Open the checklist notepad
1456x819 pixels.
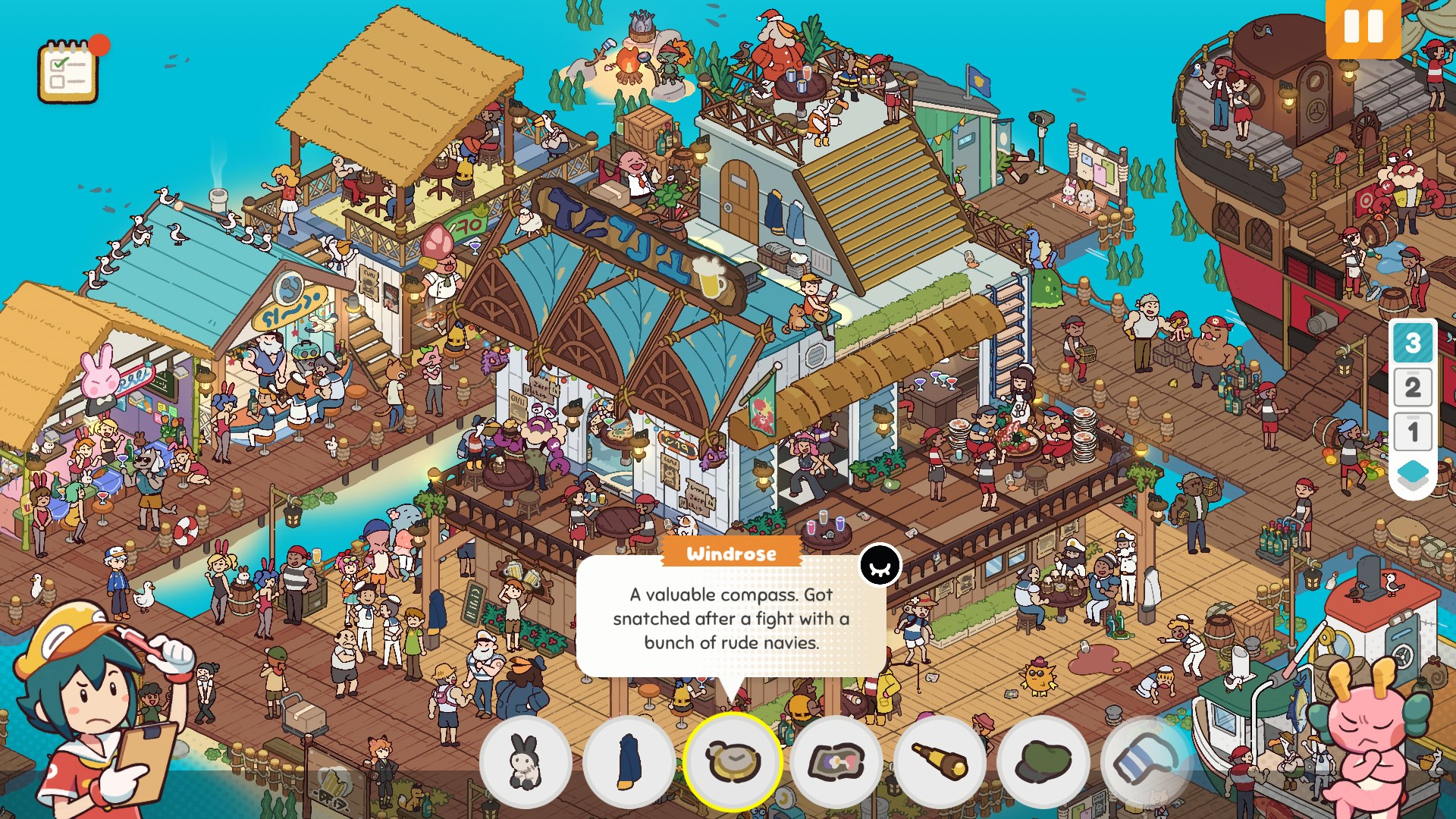point(68,72)
